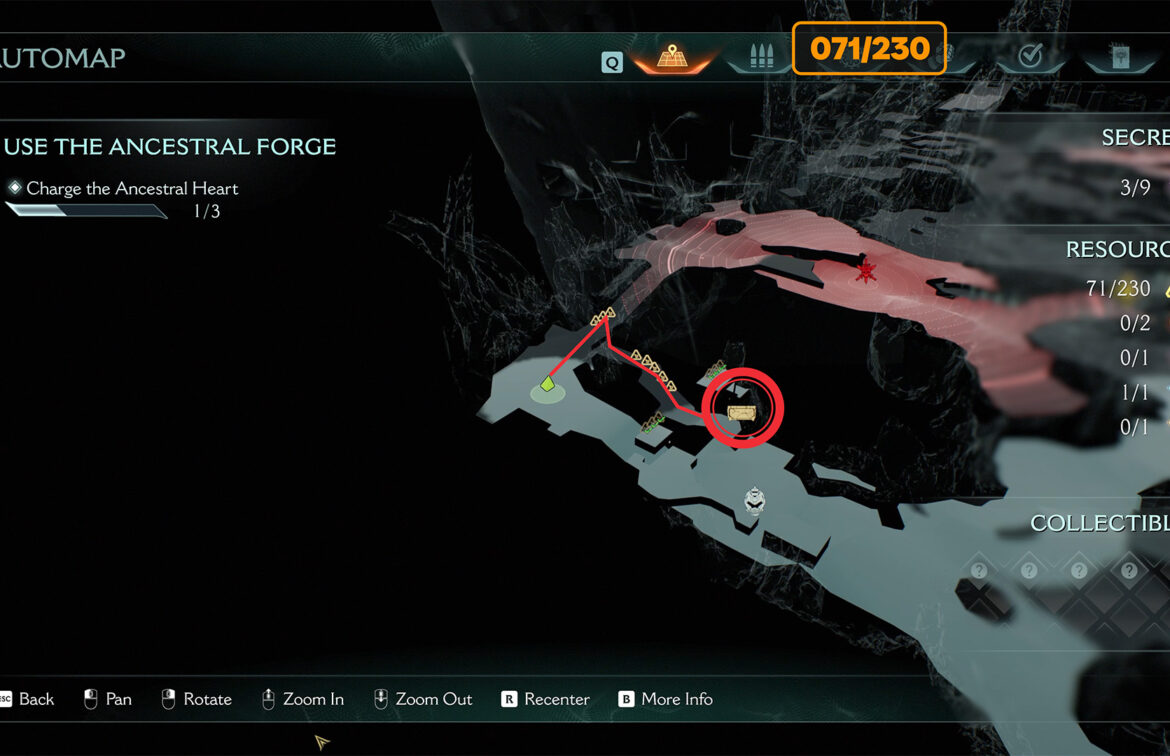Show More Info for the map
This screenshot has width=1170, height=756.
665,699
